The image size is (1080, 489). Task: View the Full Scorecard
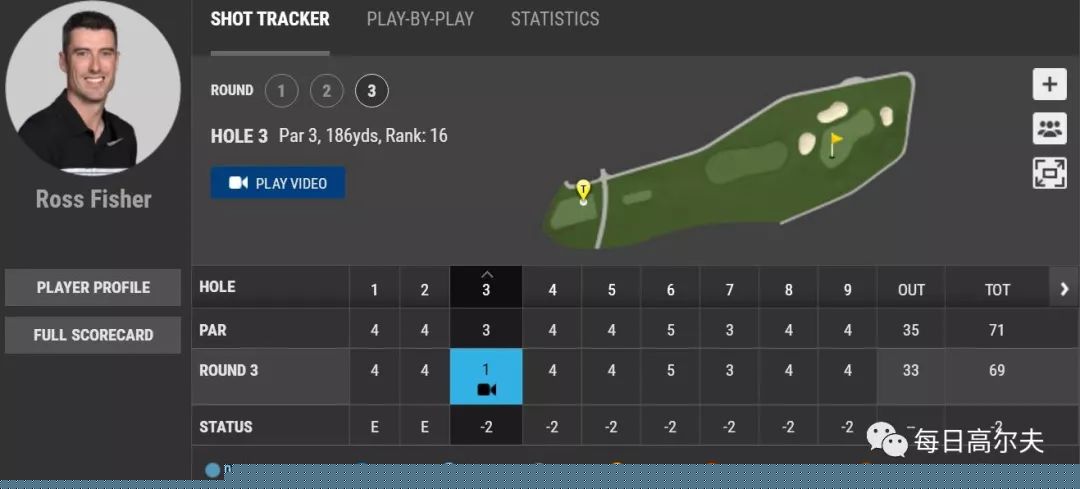(x=93, y=335)
